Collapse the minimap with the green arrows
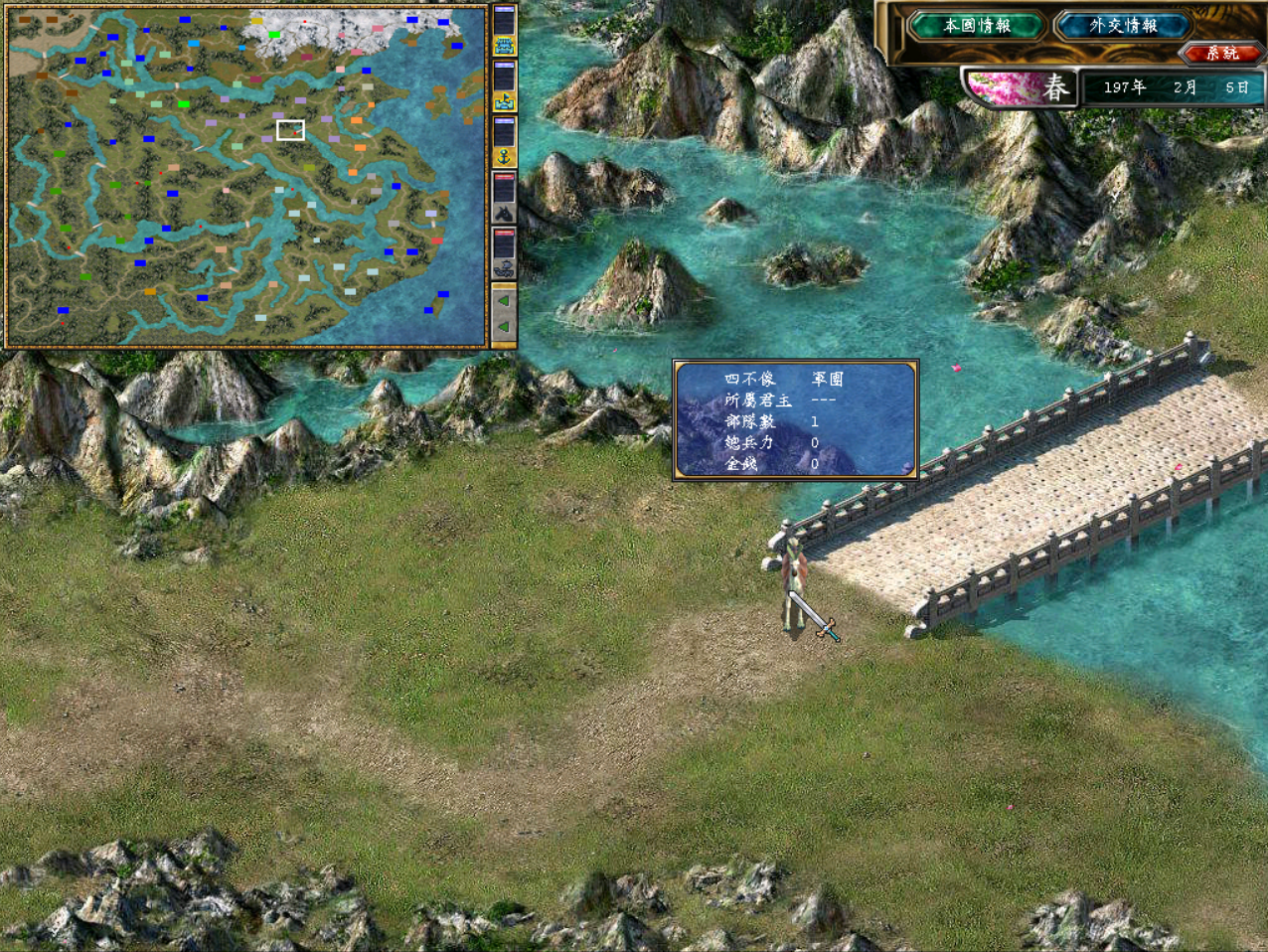 [504, 313]
